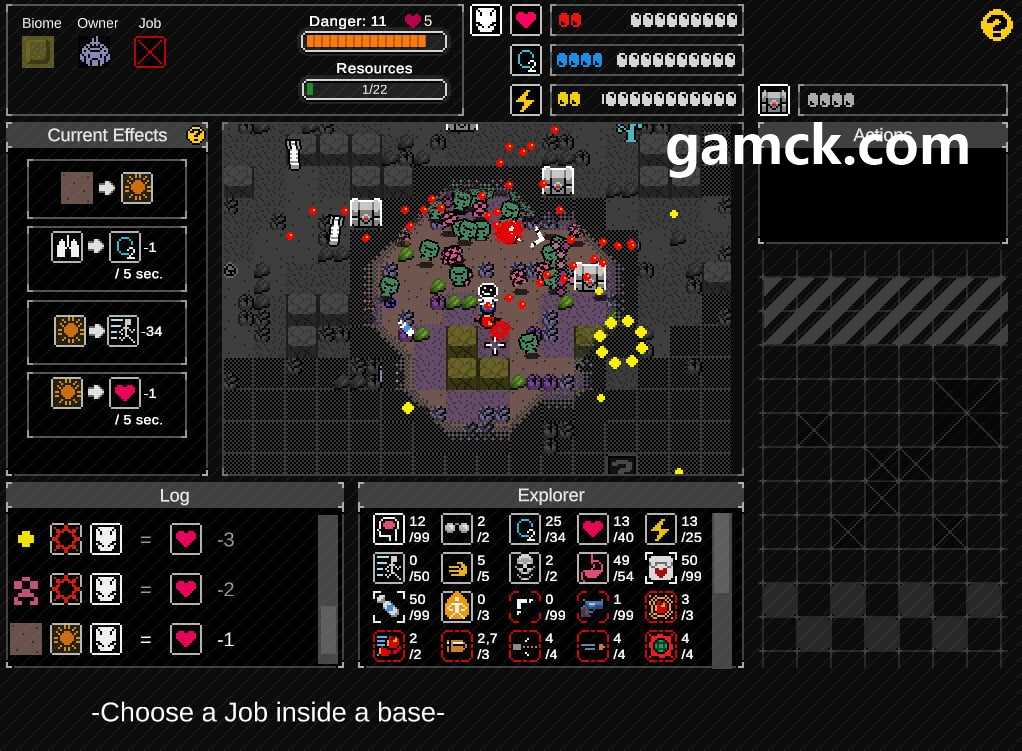Select the pink heart health icon in the top bar
The image size is (1022, 751).
coord(526,20)
